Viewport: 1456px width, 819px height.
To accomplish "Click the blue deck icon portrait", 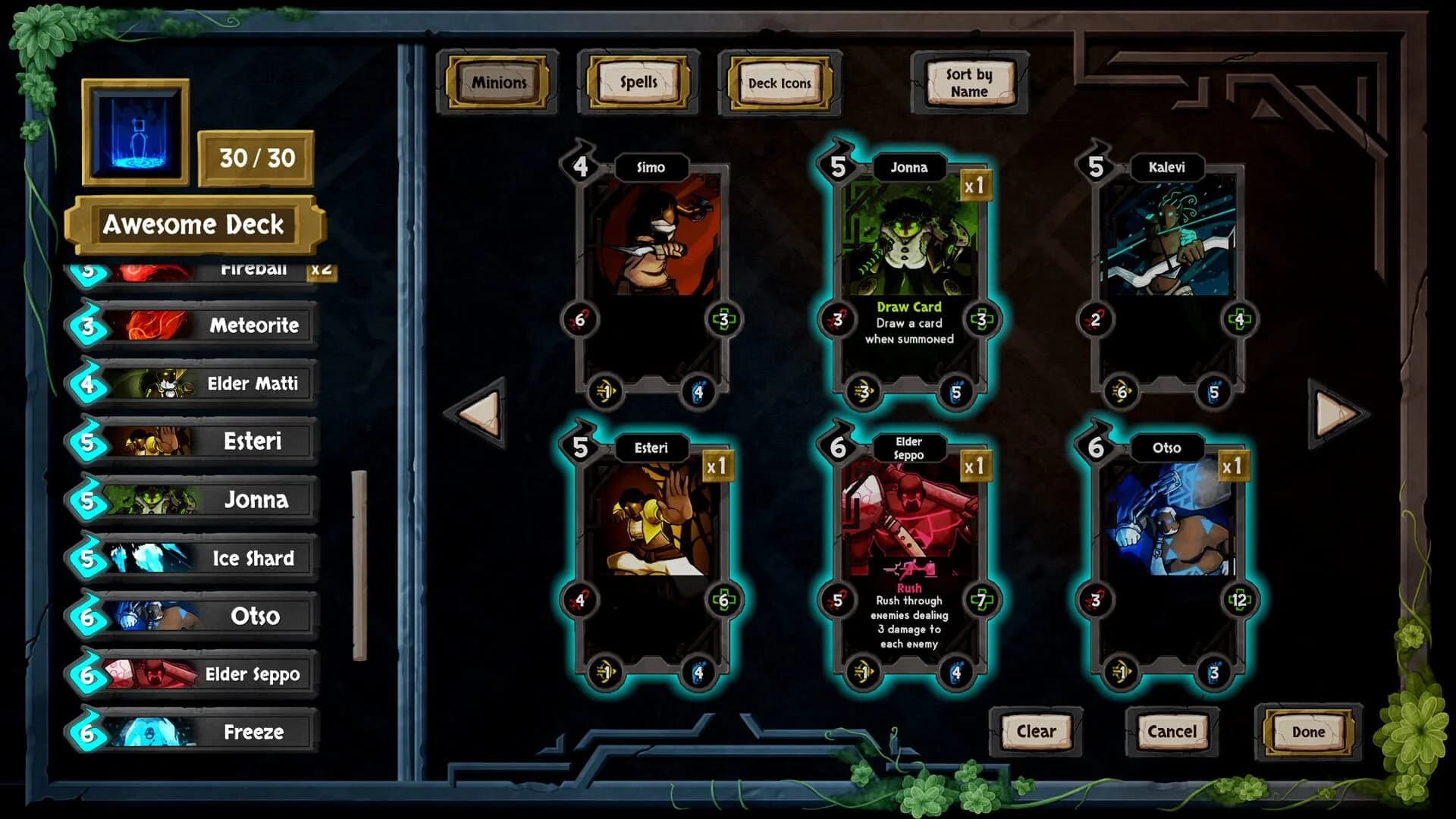I will (136, 135).
